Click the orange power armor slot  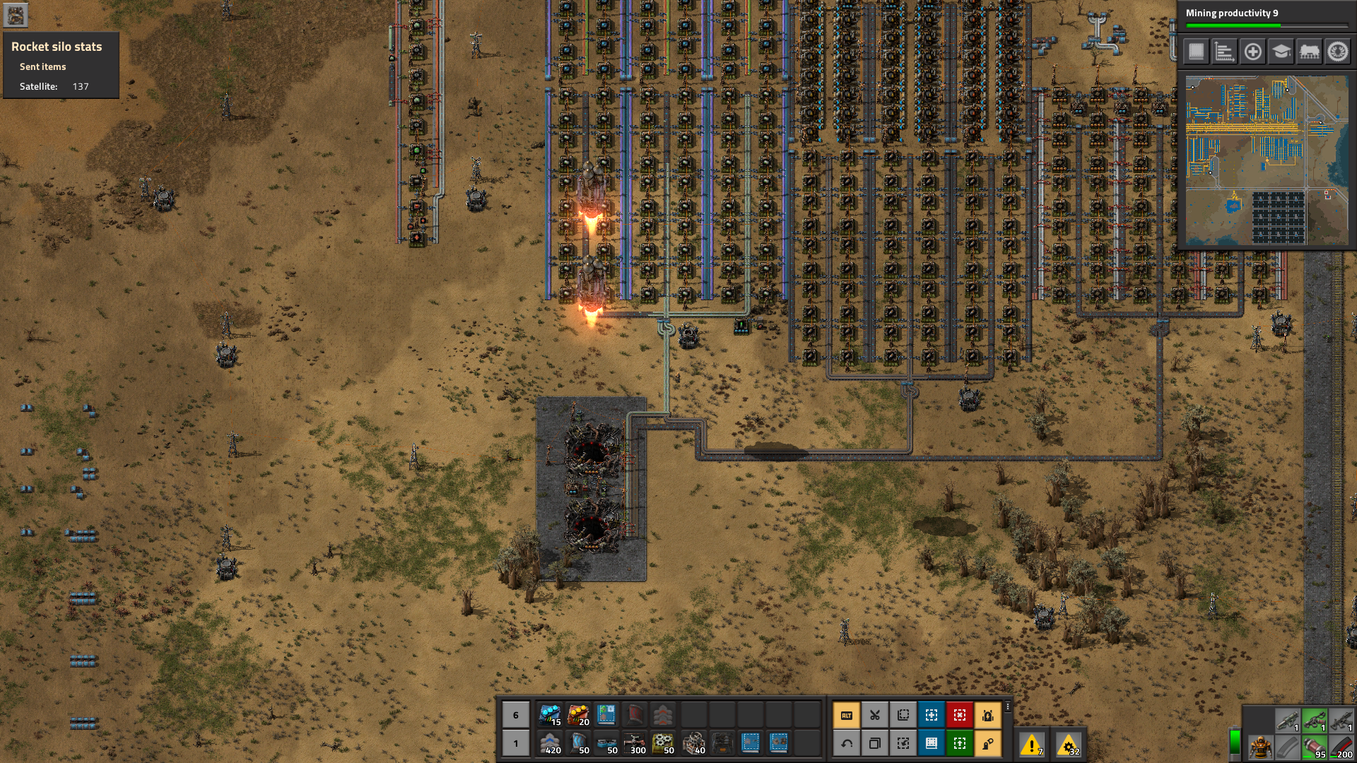tap(1262, 747)
